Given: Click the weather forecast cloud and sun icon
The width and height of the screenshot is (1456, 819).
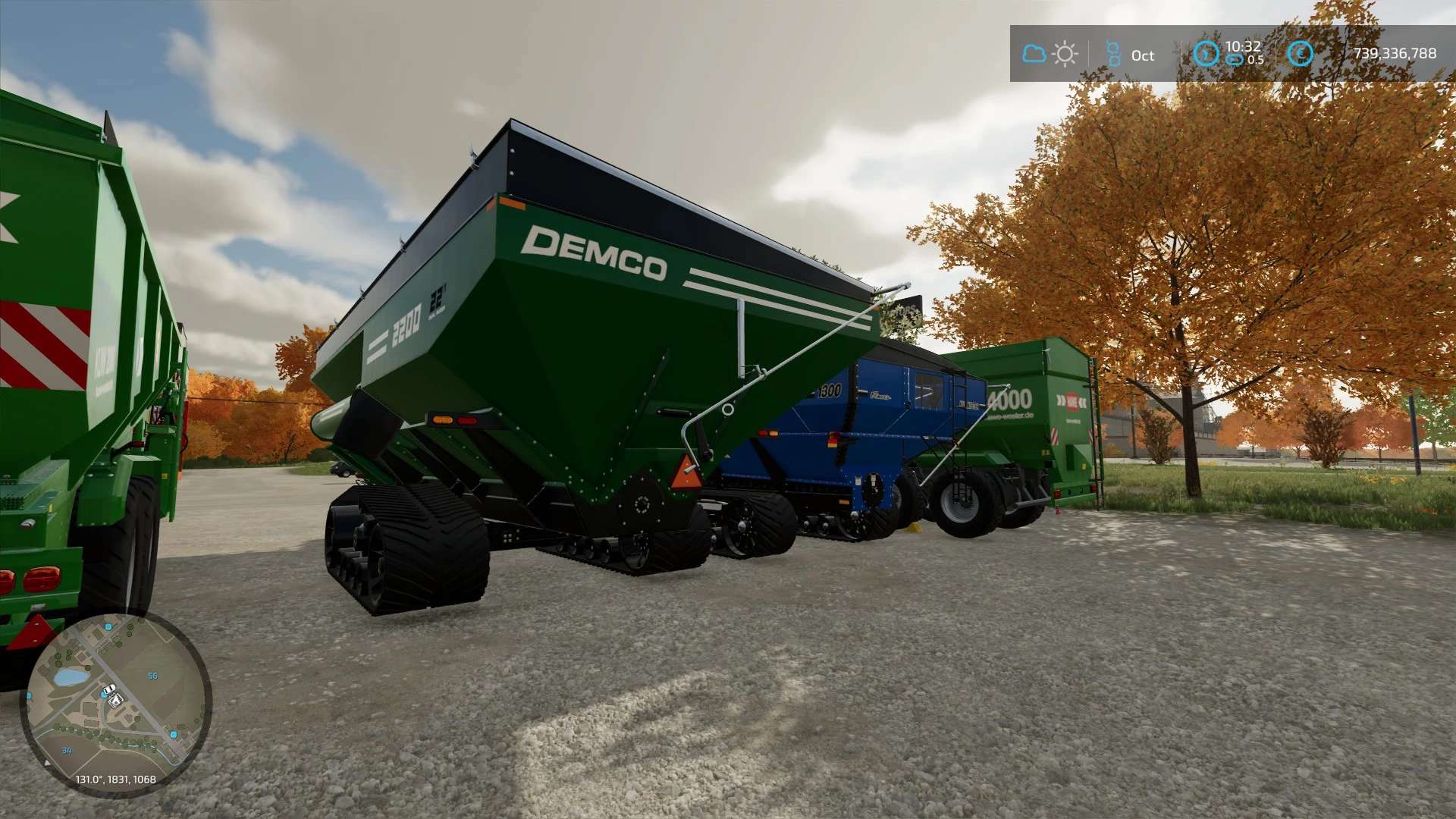Looking at the screenshot, I should [x=1050, y=54].
